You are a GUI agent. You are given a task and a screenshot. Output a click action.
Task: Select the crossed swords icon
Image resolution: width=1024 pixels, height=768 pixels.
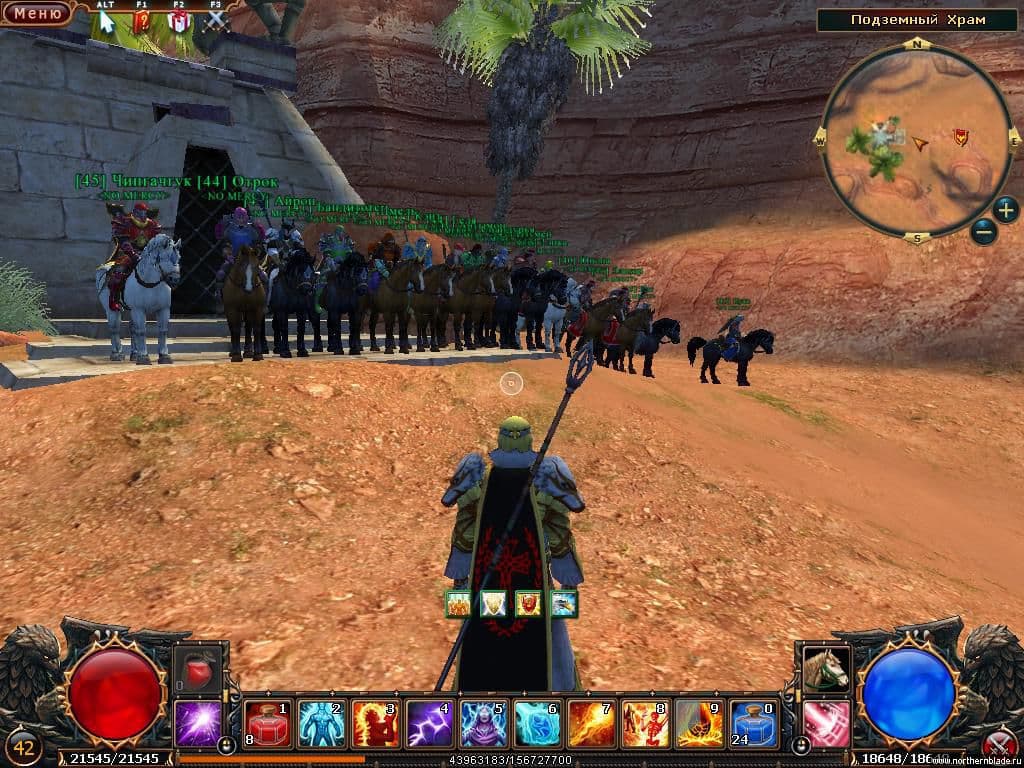tap(216, 20)
